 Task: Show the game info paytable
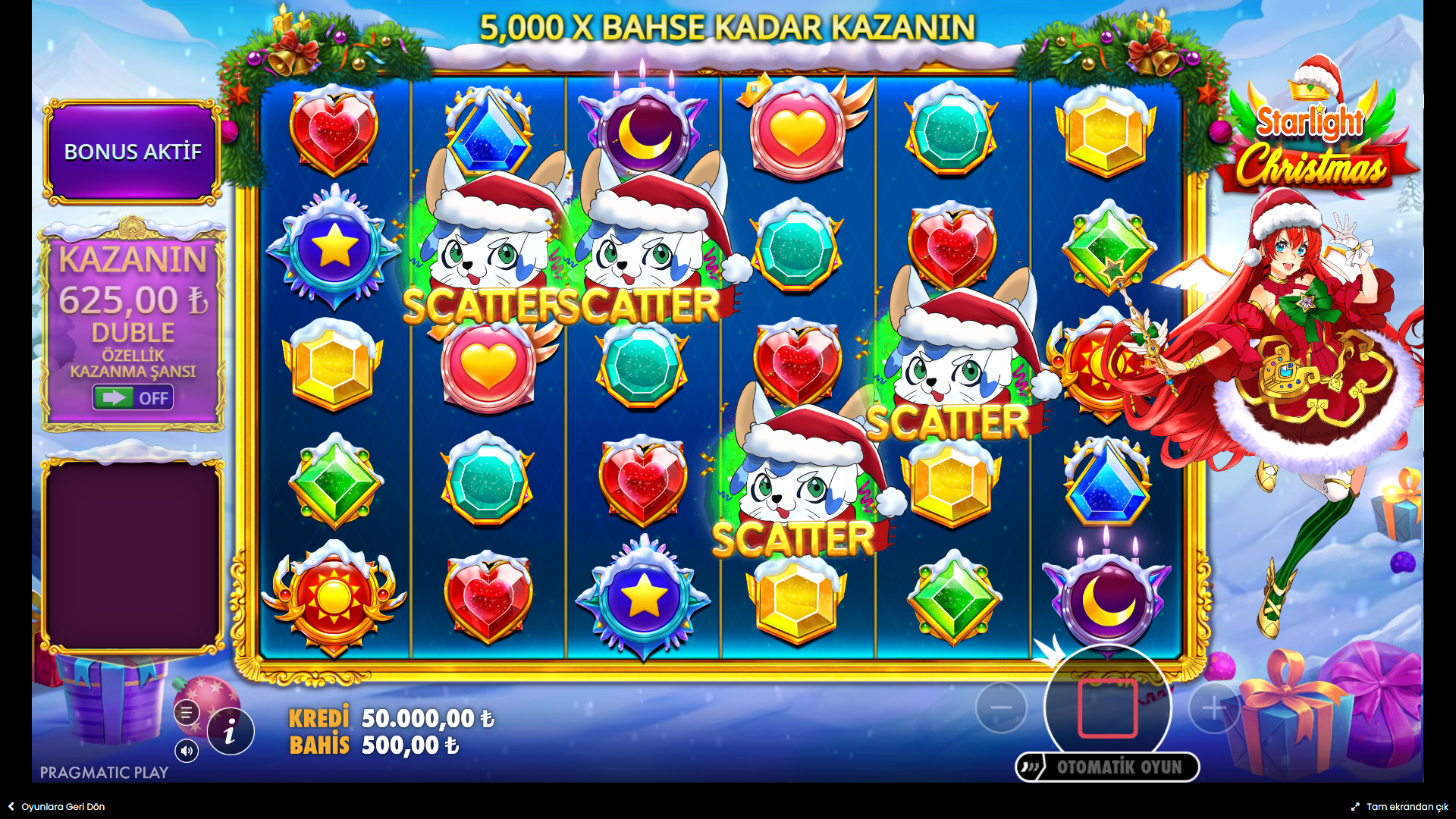(x=231, y=732)
